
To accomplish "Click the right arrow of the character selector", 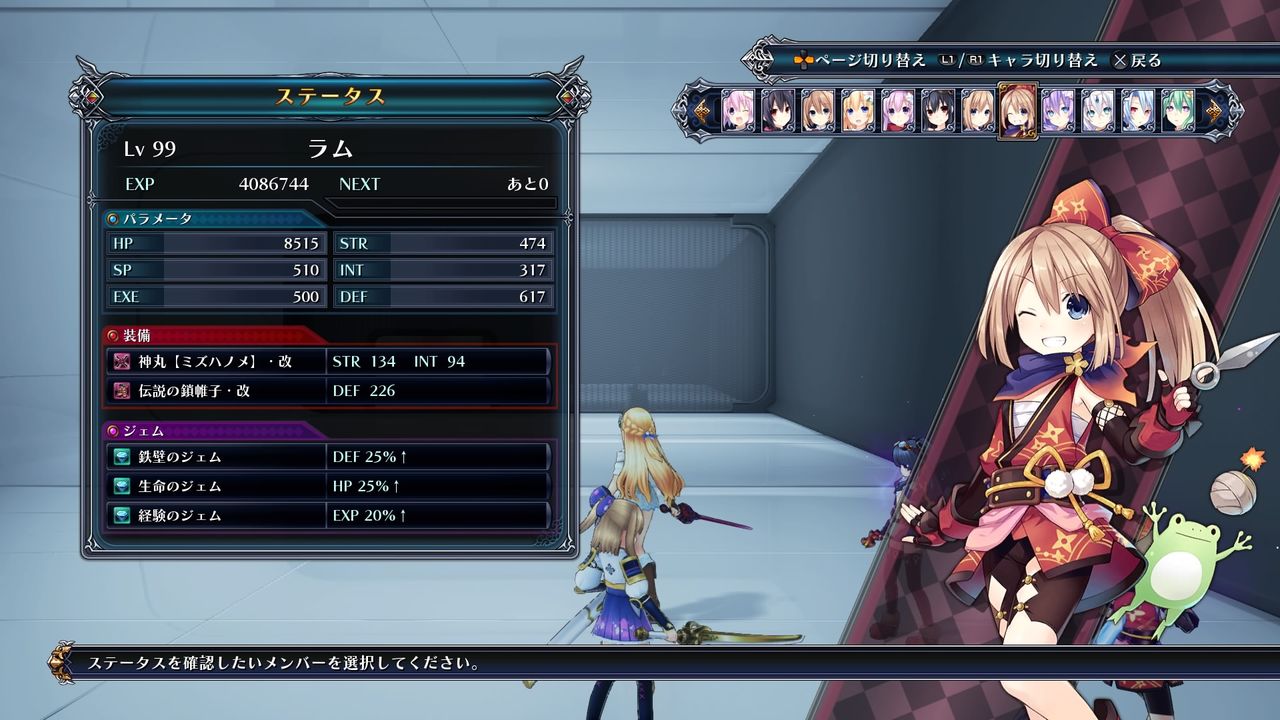I will 1215,111.
